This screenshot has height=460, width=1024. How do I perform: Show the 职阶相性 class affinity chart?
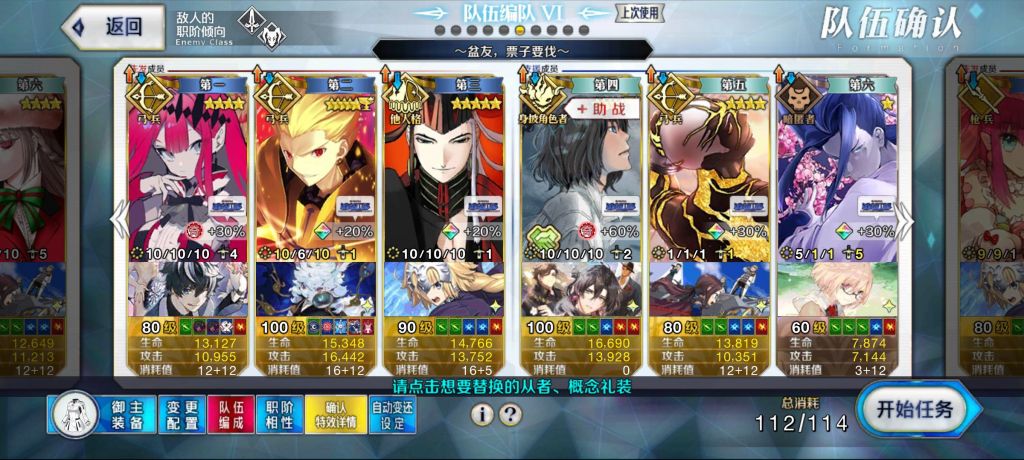tap(279, 414)
